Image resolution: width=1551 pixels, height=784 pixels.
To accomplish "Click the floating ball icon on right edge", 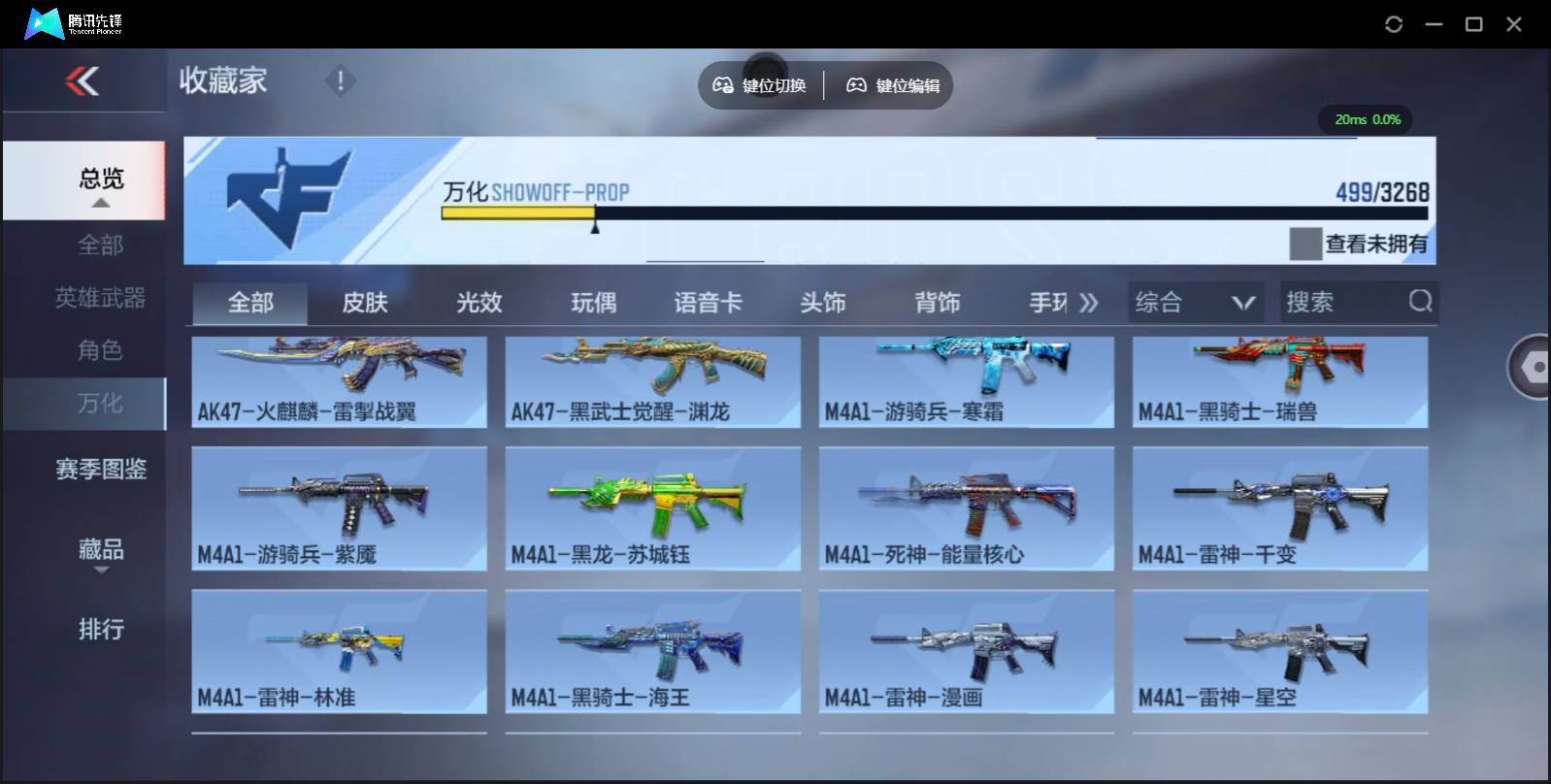I will pyautogui.click(x=1532, y=369).
